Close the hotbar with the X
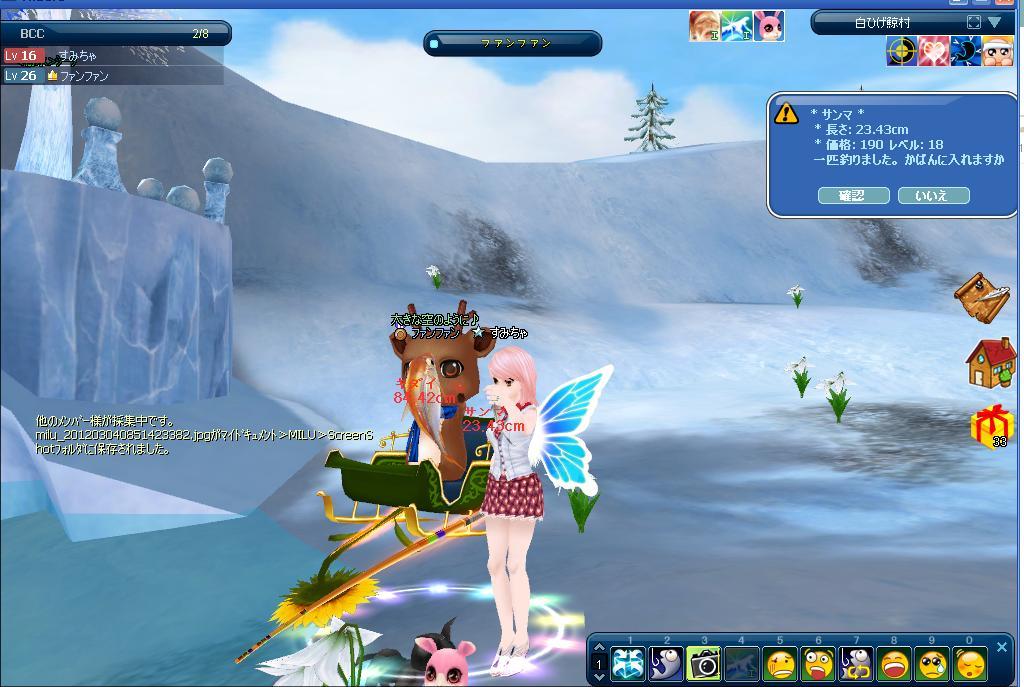1024x687 pixels. [1002, 647]
